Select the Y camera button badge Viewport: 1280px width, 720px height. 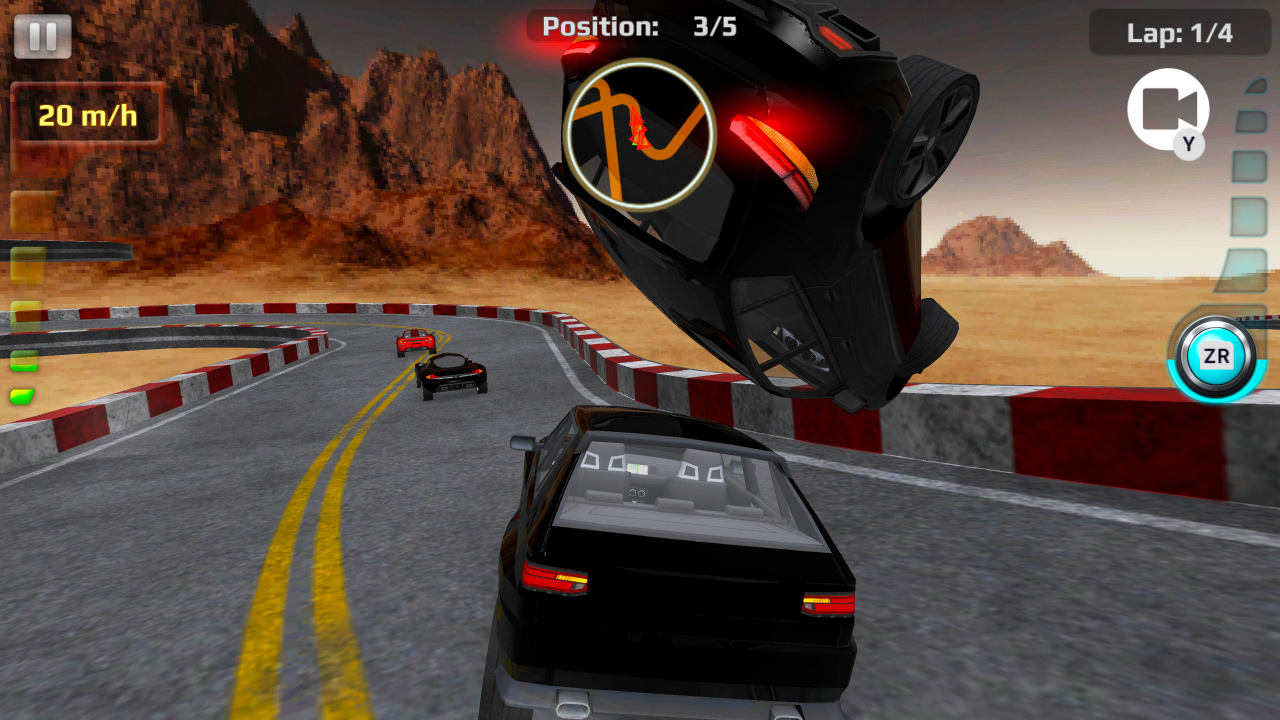[1186, 143]
